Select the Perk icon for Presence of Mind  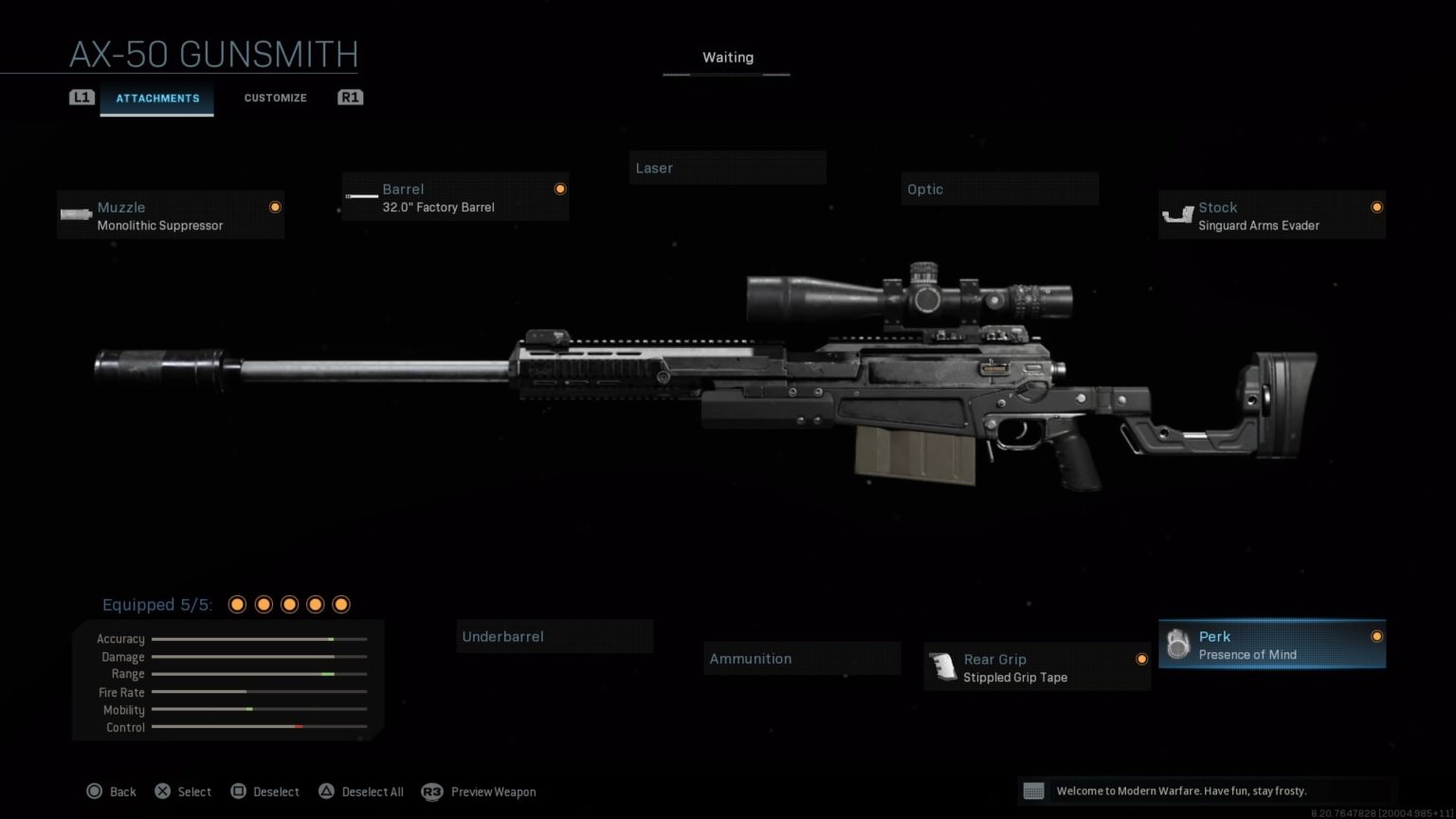(1178, 644)
